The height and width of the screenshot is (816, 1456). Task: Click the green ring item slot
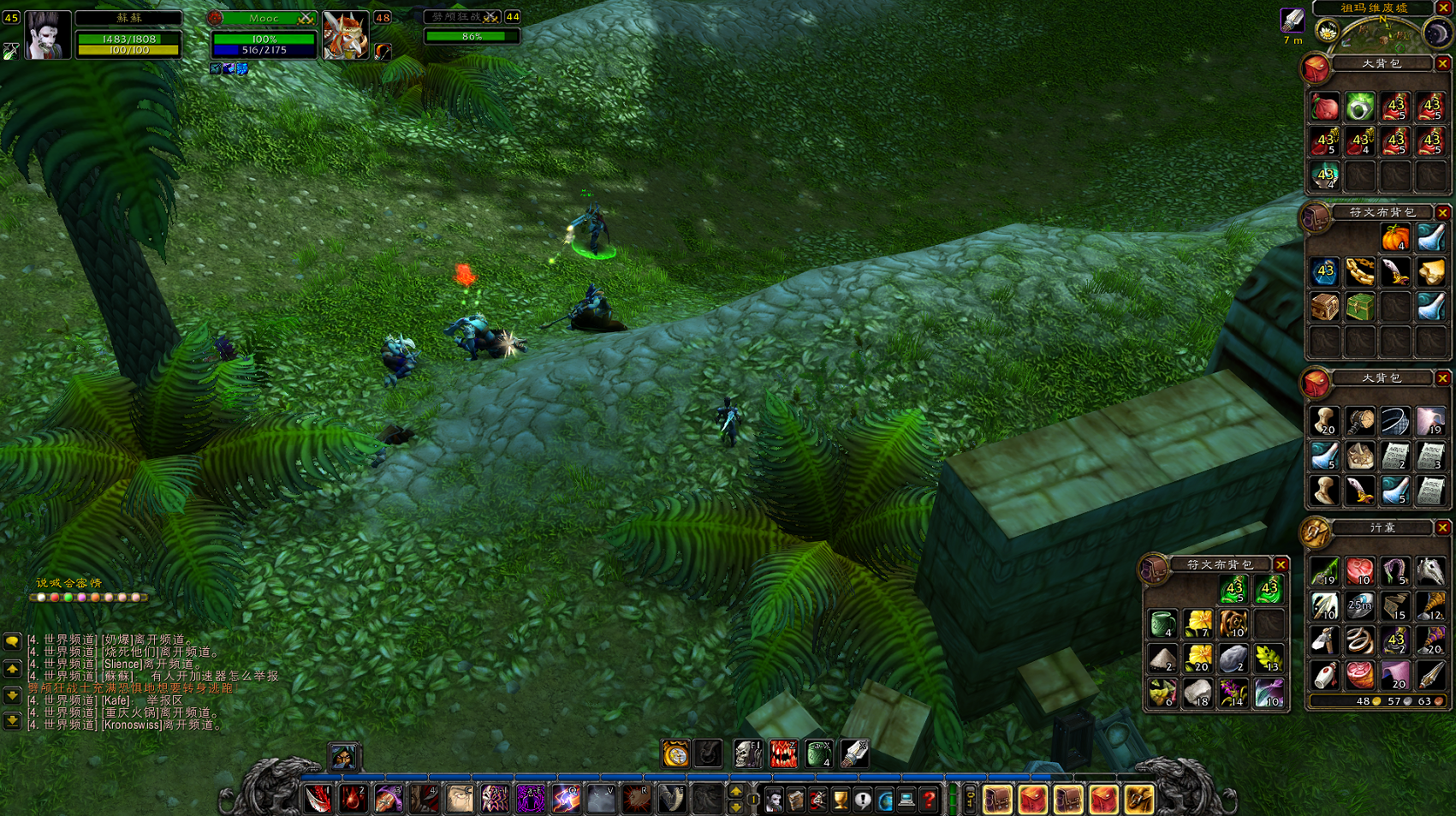pos(1359,107)
